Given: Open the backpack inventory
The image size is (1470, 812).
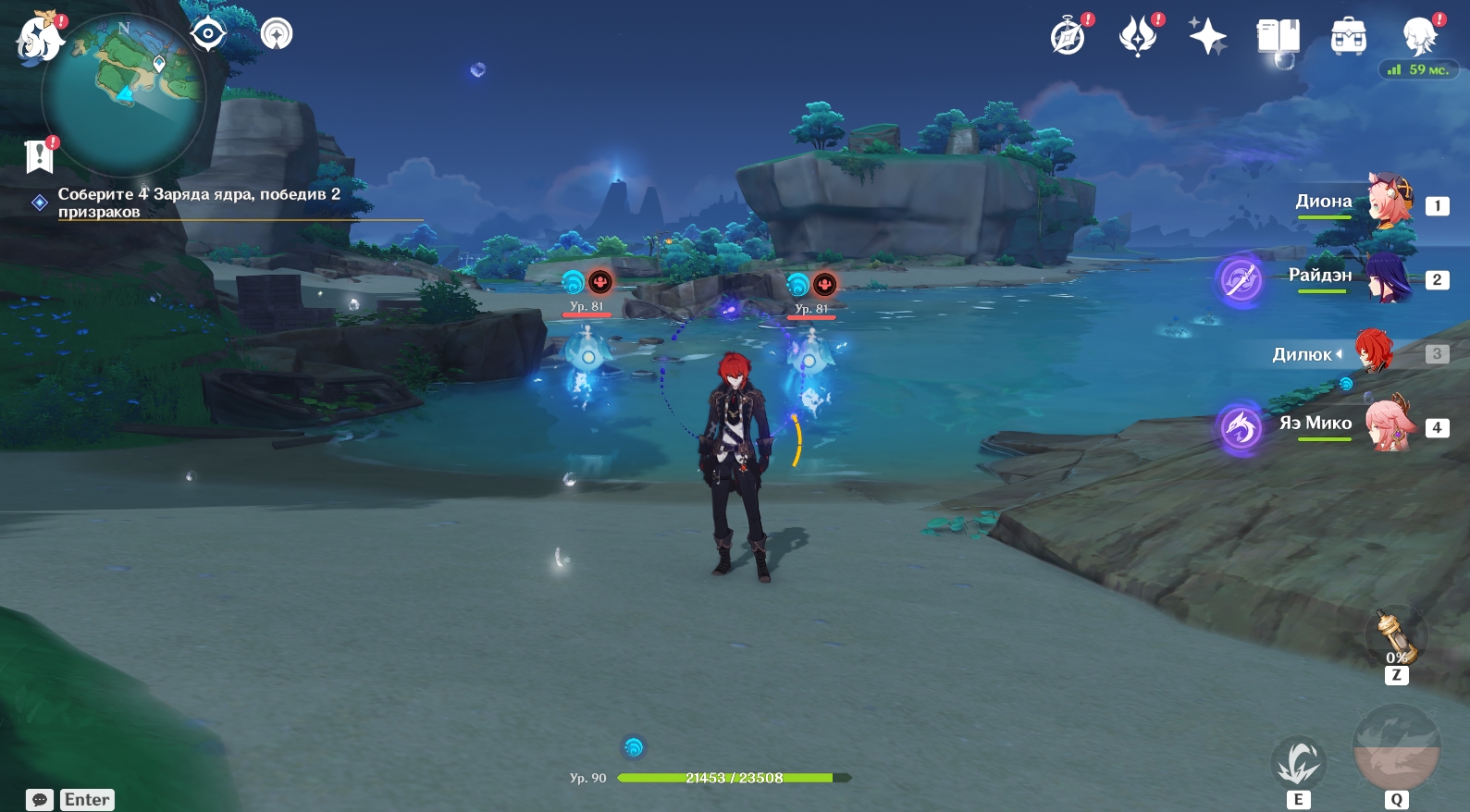Looking at the screenshot, I should pos(1348,37).
